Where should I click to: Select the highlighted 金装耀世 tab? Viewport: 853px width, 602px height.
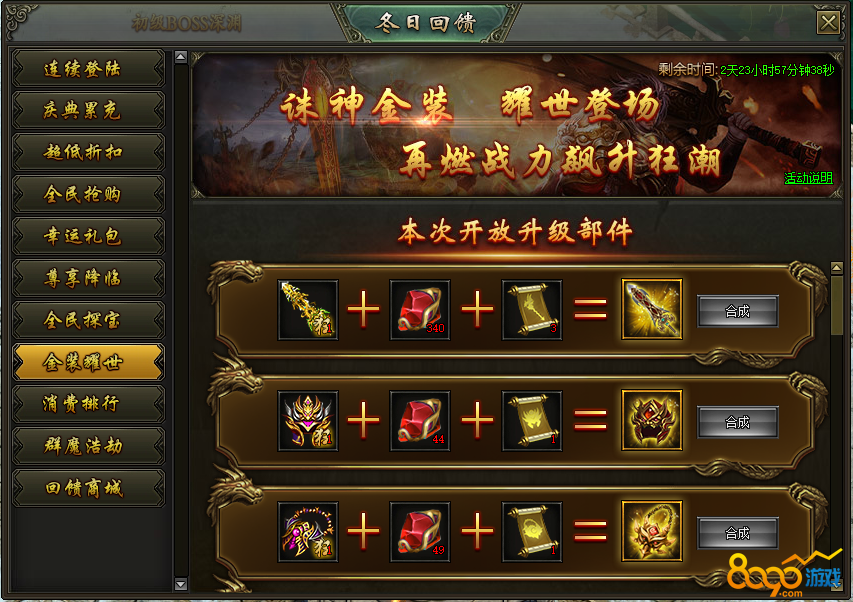click(x=87, y=362)
